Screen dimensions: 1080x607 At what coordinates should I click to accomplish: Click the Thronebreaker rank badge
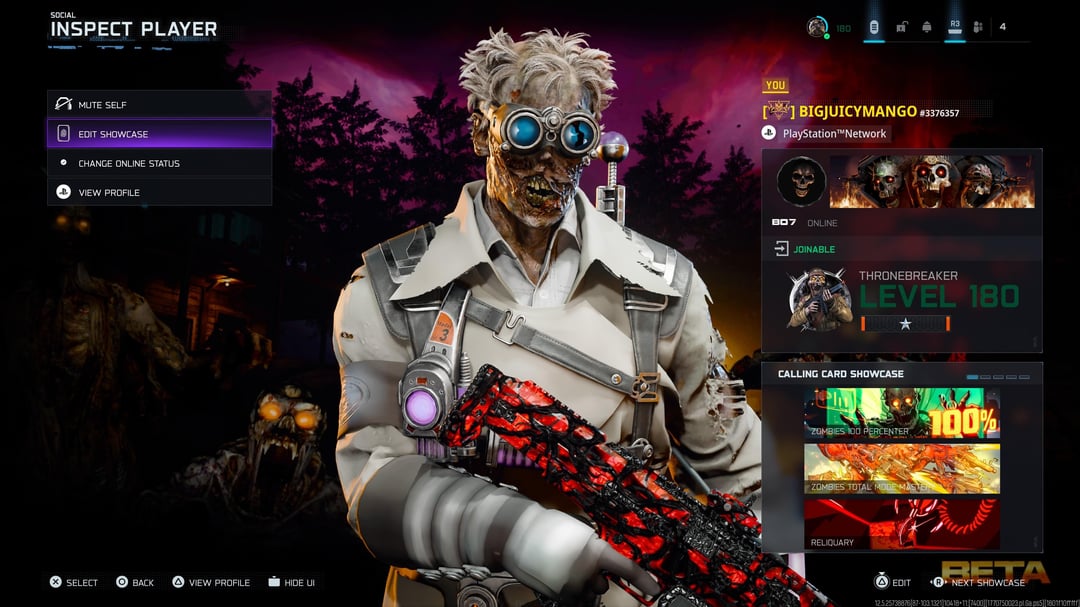tap(819, 299)
